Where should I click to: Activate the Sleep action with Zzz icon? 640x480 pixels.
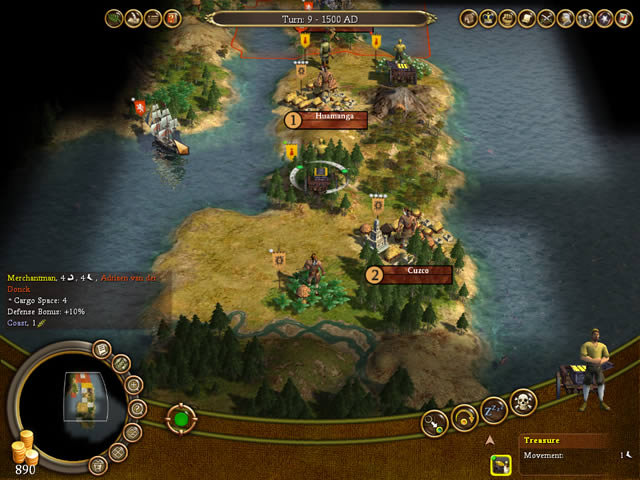[x=494, y=410]
